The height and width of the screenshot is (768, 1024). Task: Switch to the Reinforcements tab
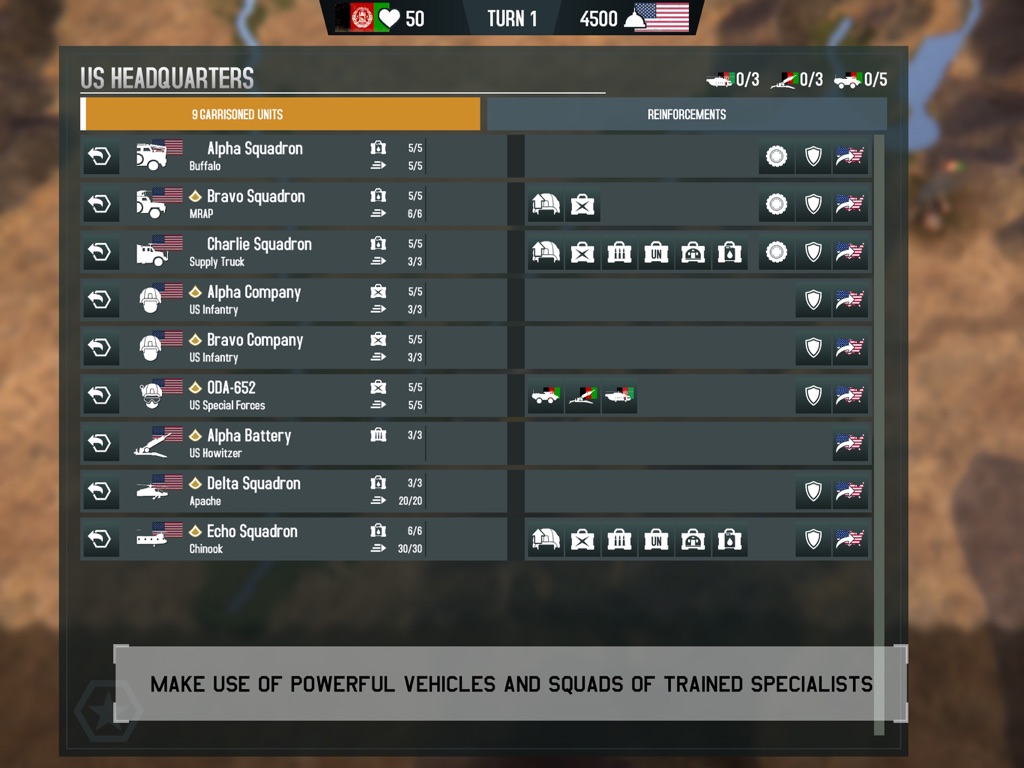pyautogui.click(x=686, y=114)
